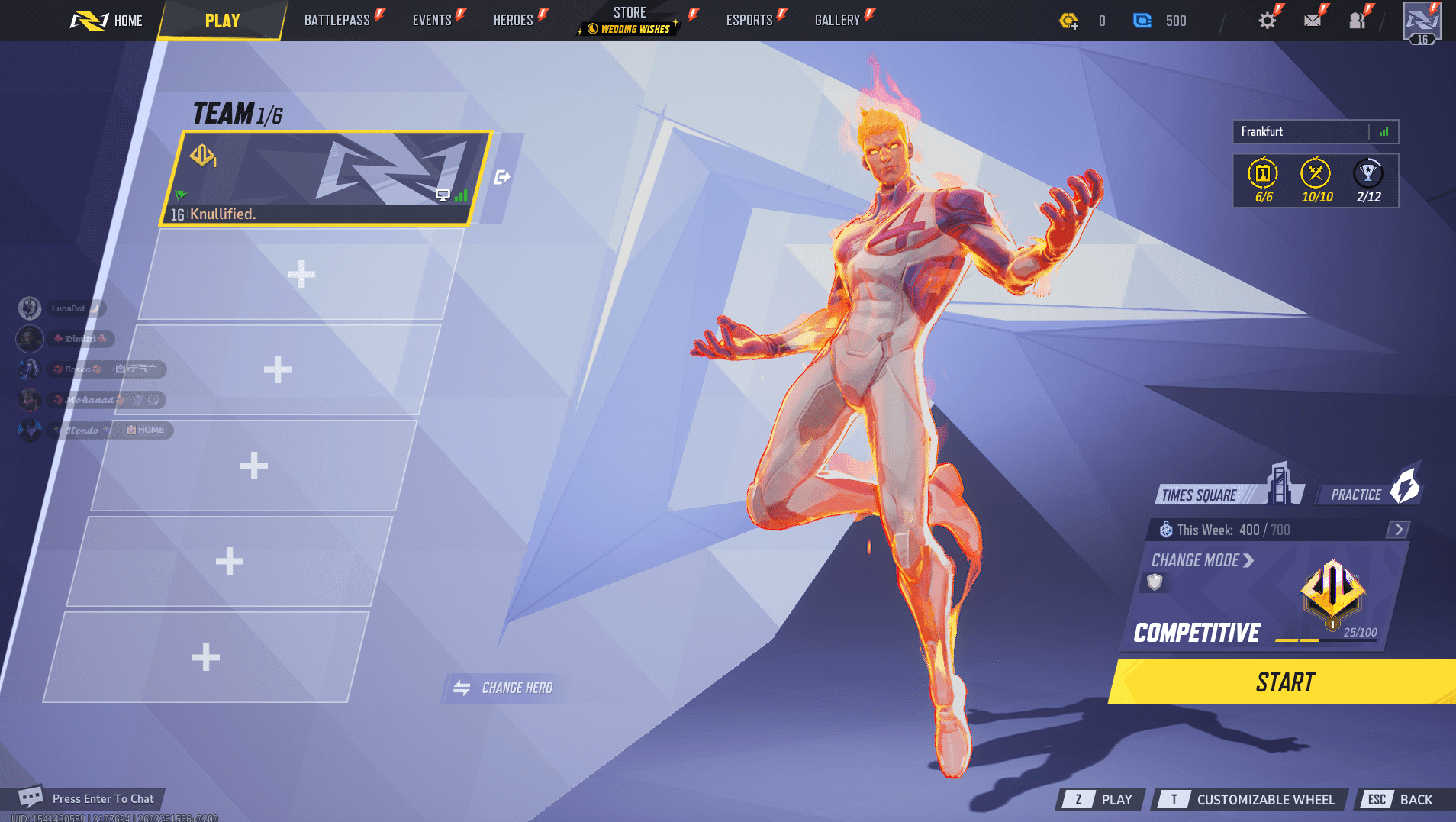Open the Frankfurt server selector
The image size is (1456, 822).
pyautogui.click(x=1307, y=131)
